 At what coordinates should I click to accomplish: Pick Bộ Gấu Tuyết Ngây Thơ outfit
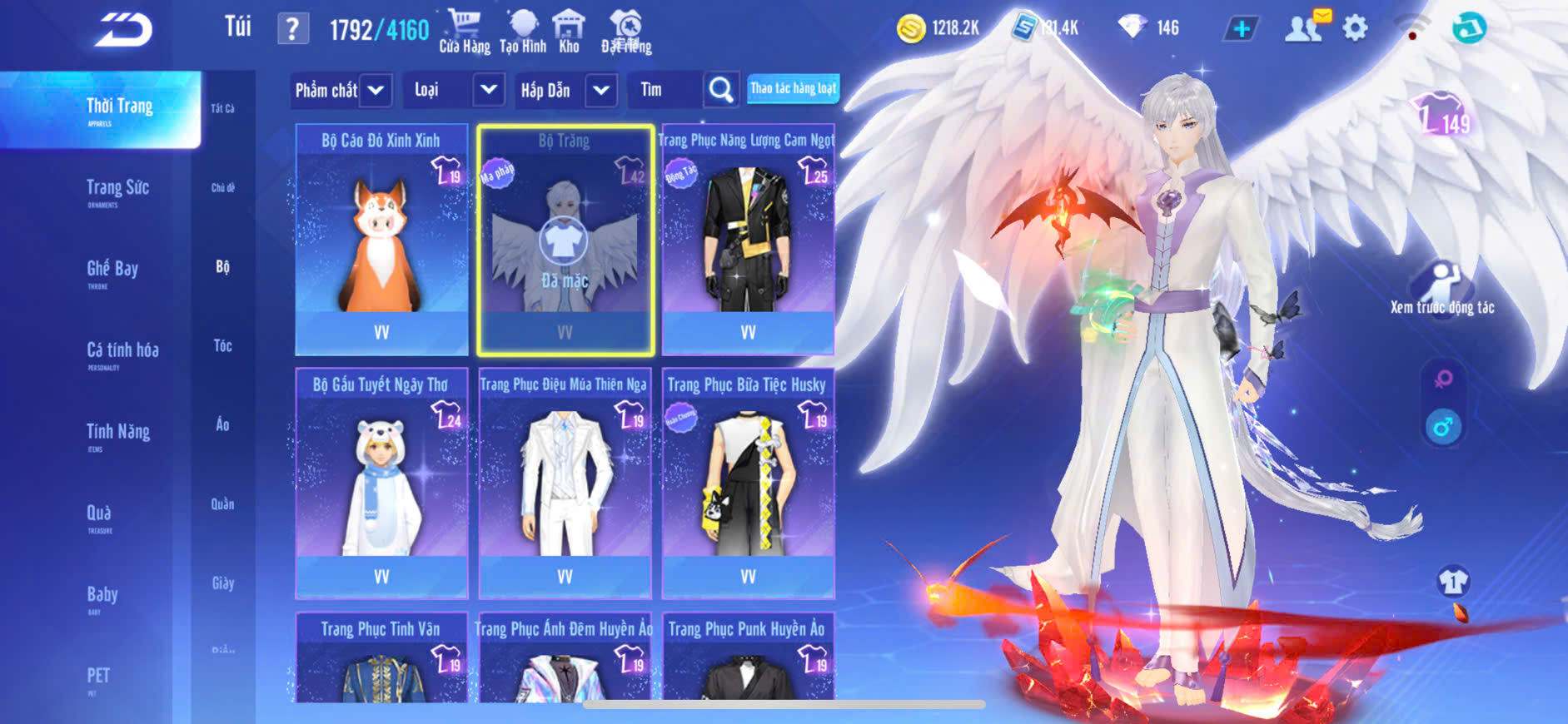[x=381, y=483]
